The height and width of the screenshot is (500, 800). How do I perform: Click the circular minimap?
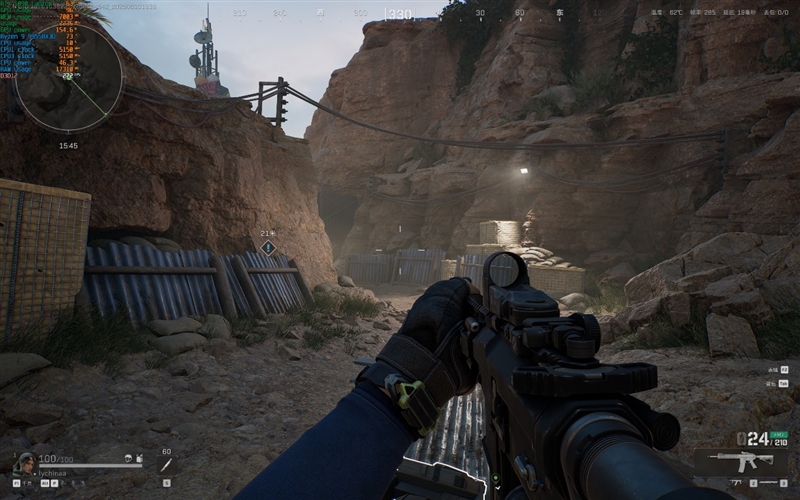coord(68,77)
